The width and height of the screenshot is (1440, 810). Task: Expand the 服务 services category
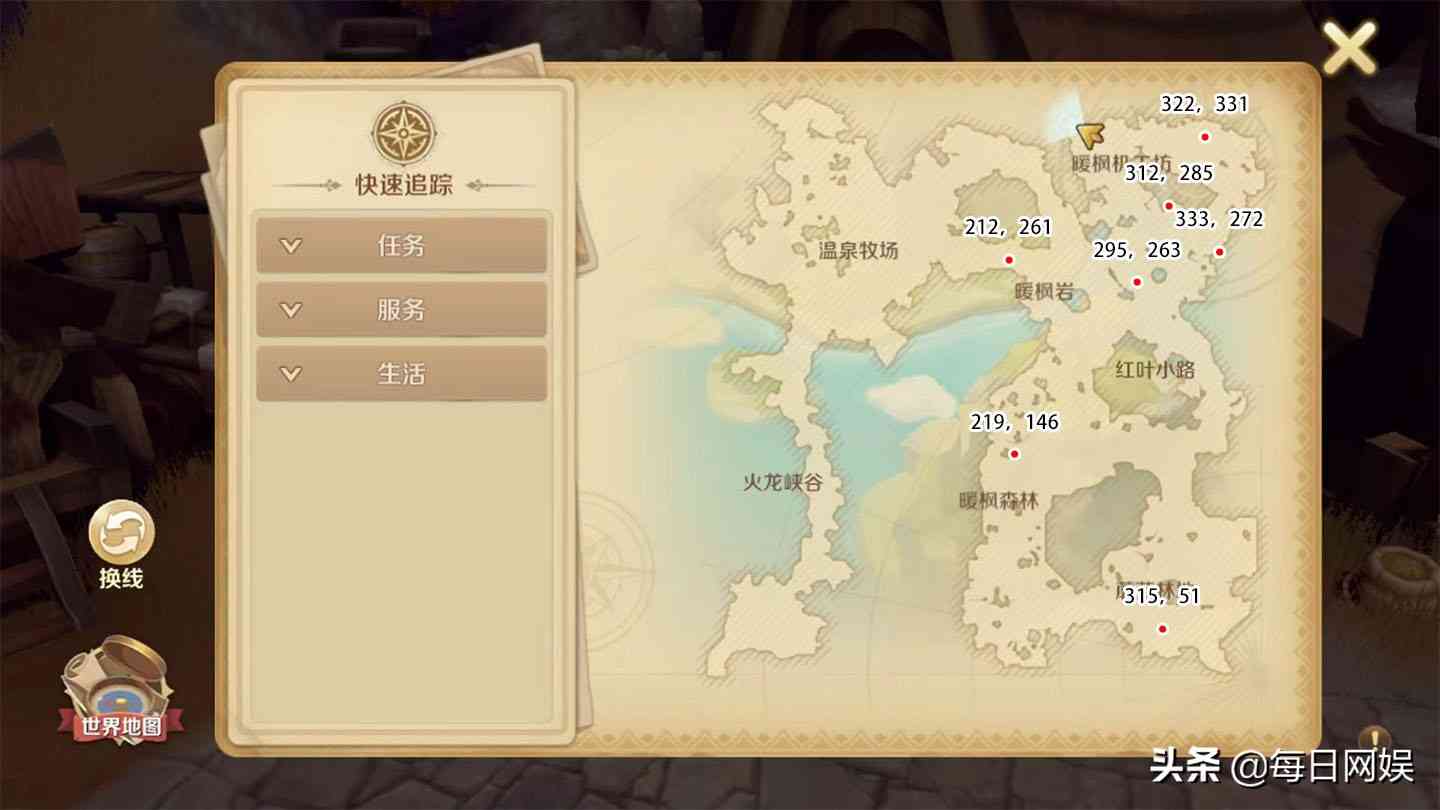coord(403,310)
